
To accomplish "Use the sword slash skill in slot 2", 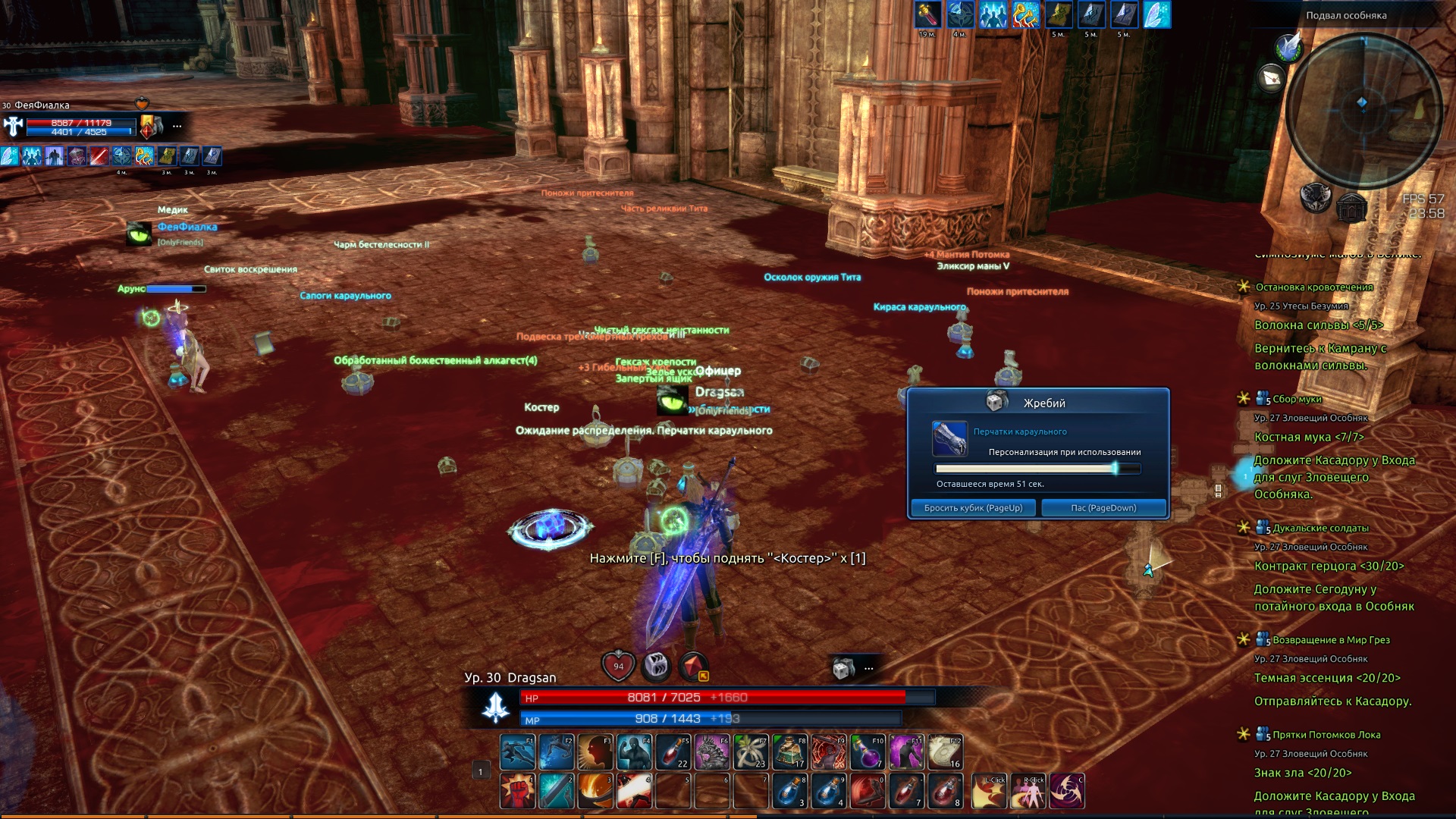I will pos(556,791).
